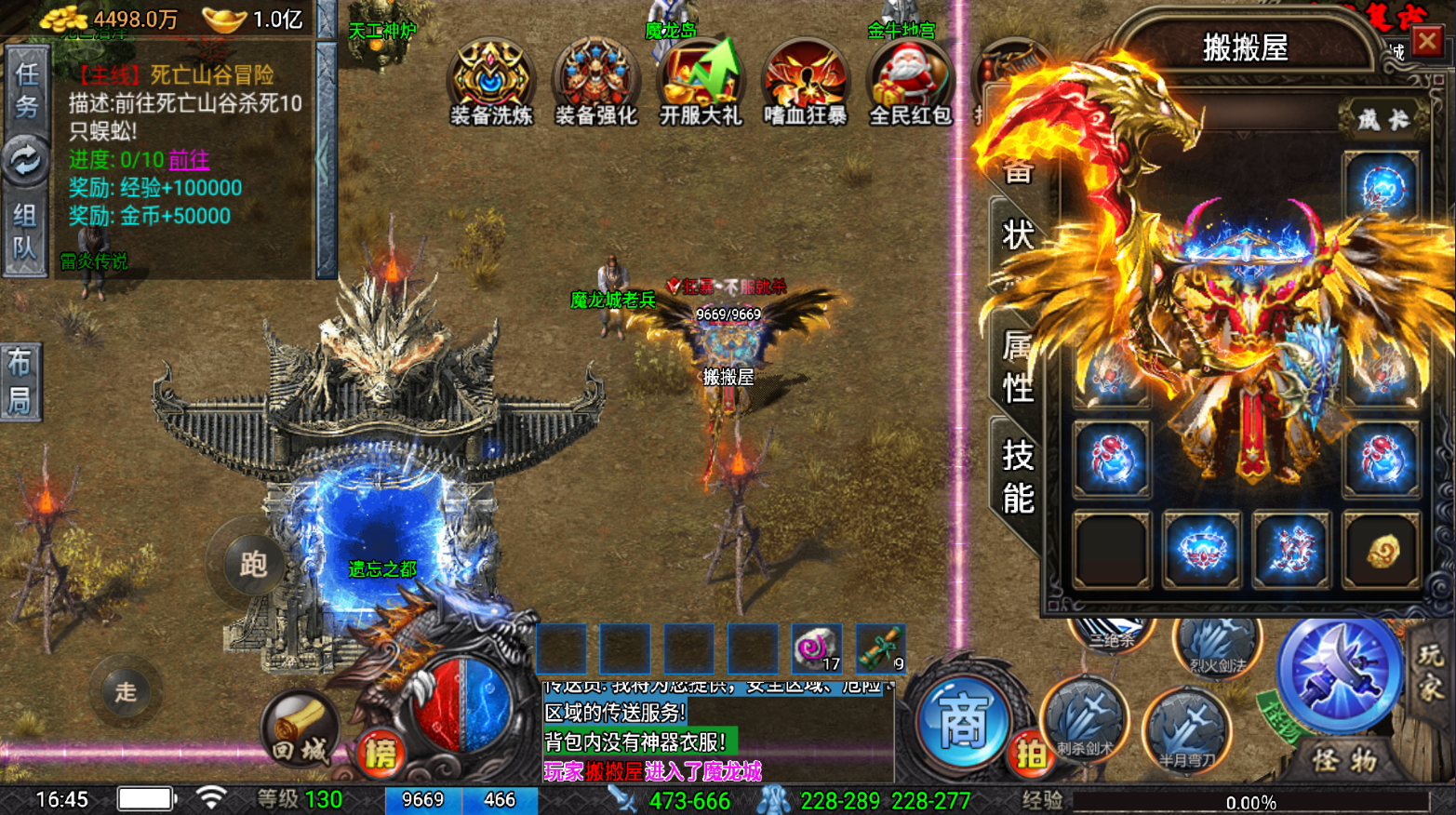Open 全民红包 red envelope event
The width and height of the screenshot is (1456, 815).
tap(910, 82)
